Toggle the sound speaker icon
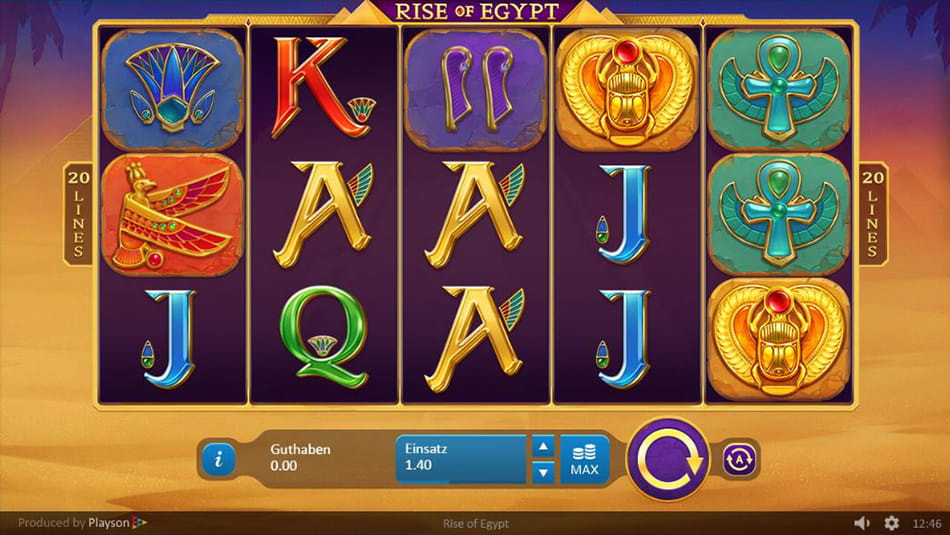950x535 pixels. pos(862,523)
